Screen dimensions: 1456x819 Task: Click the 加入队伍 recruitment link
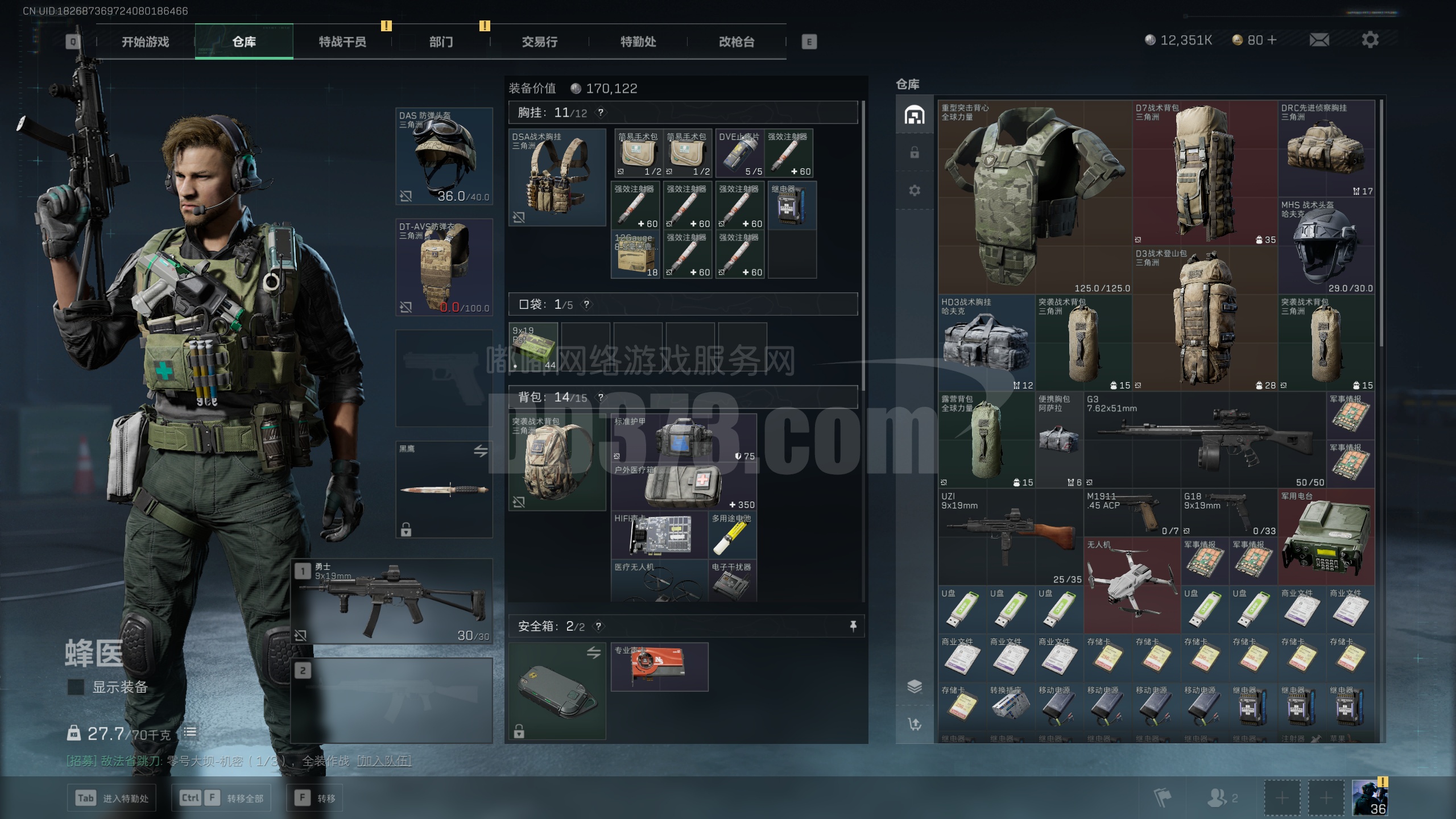(384, 761)
